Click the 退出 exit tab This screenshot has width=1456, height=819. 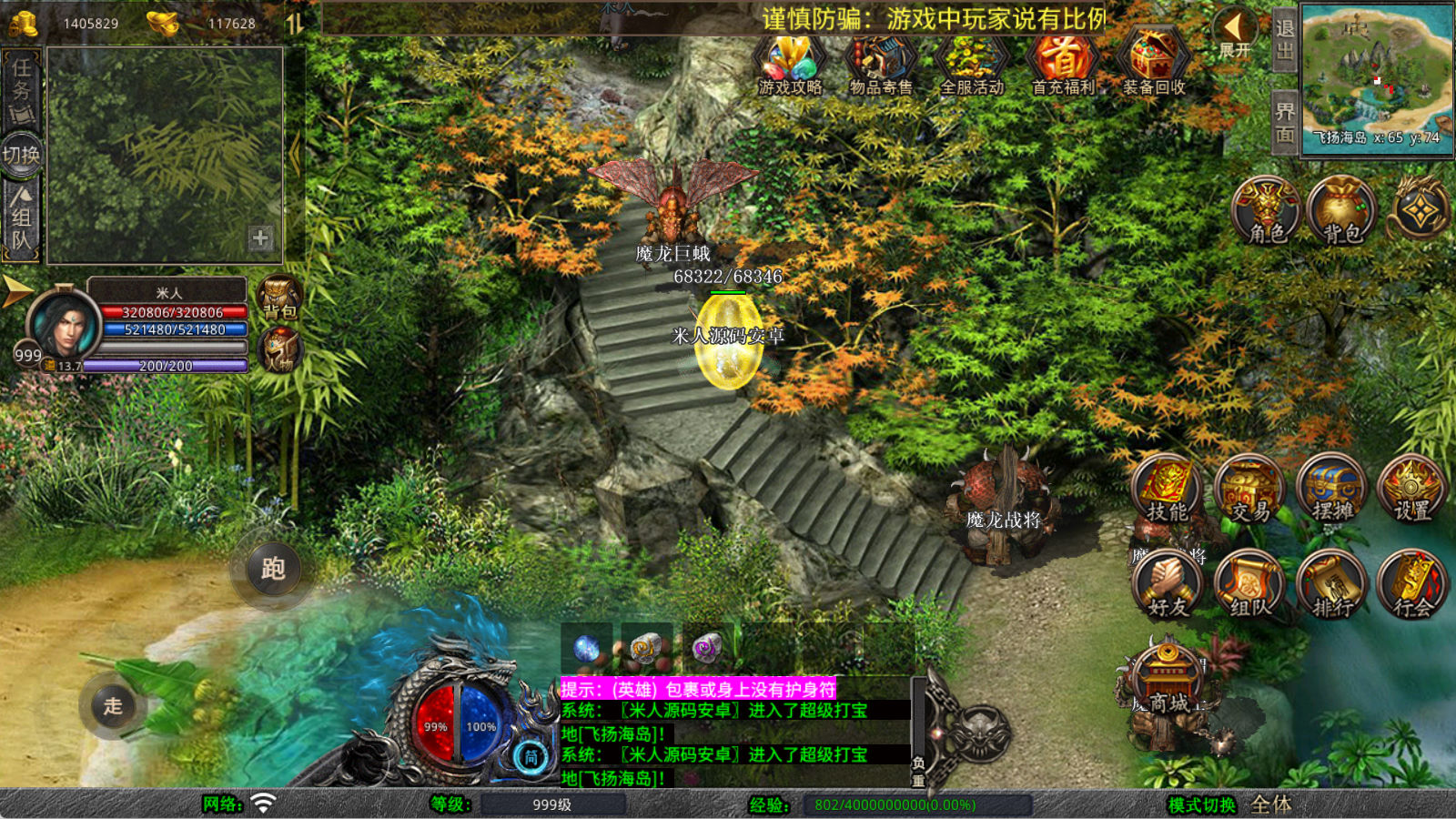click(1284, 41)
